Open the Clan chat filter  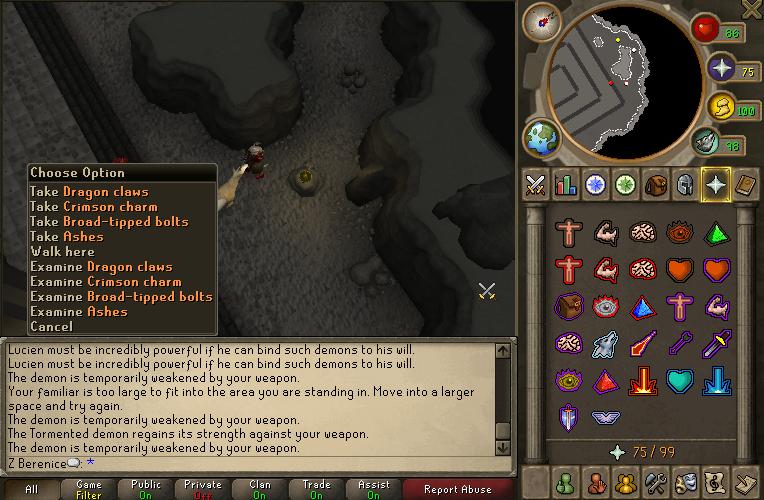point(260,489)
